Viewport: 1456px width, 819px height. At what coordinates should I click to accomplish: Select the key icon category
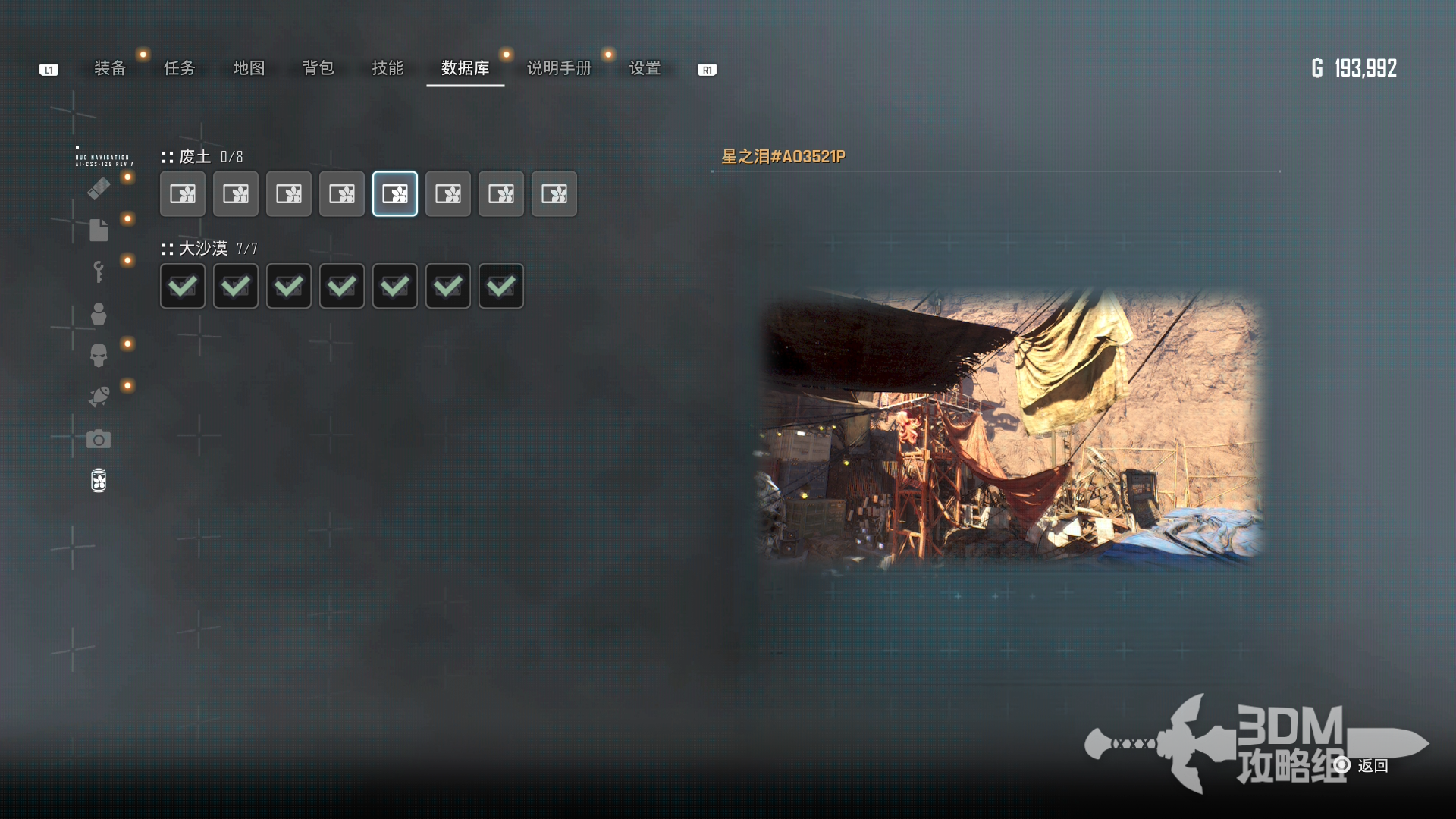pos(99,271)
